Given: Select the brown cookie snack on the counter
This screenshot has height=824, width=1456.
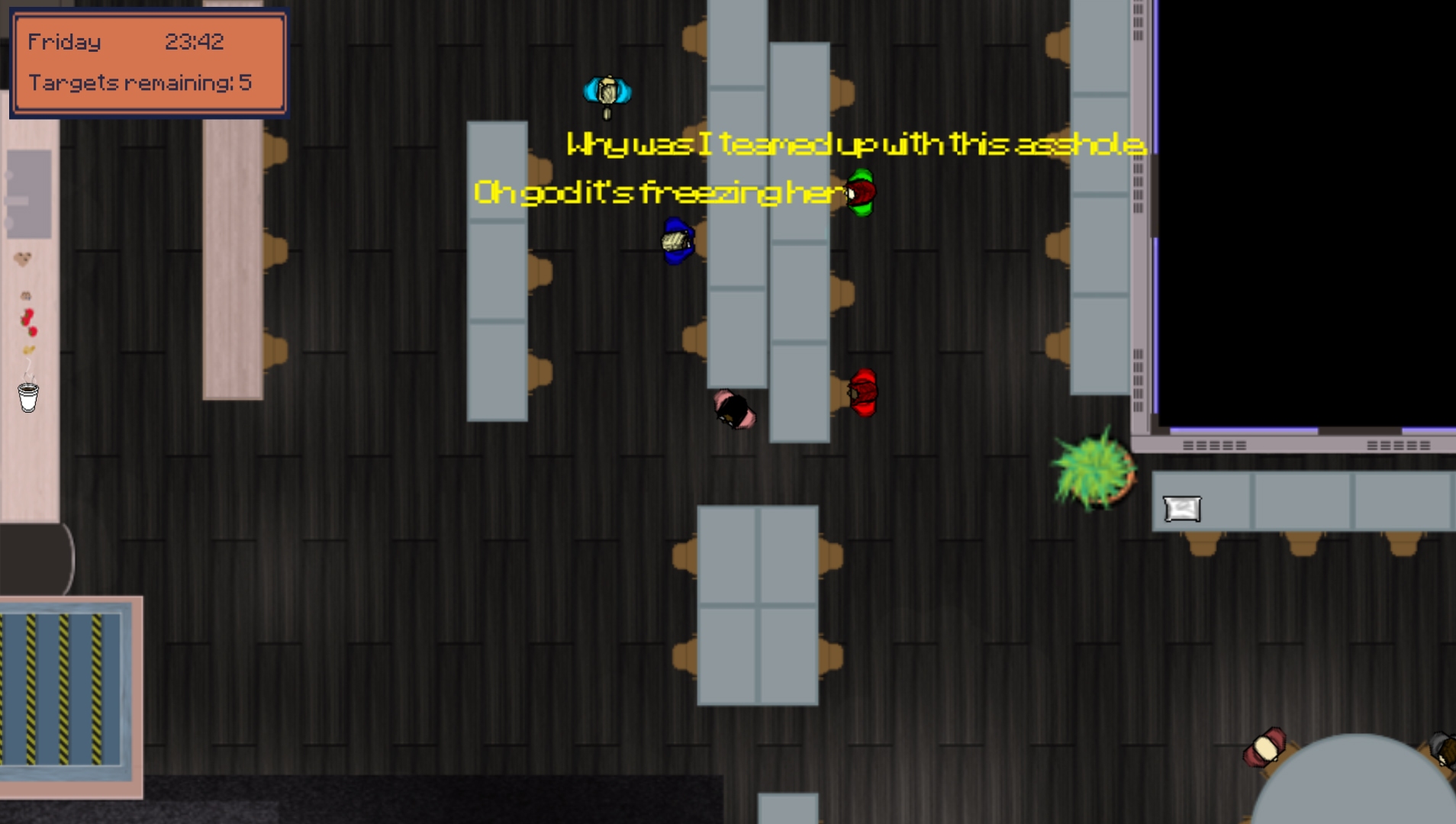Looking at the screenshot, I should pos(24,258).
